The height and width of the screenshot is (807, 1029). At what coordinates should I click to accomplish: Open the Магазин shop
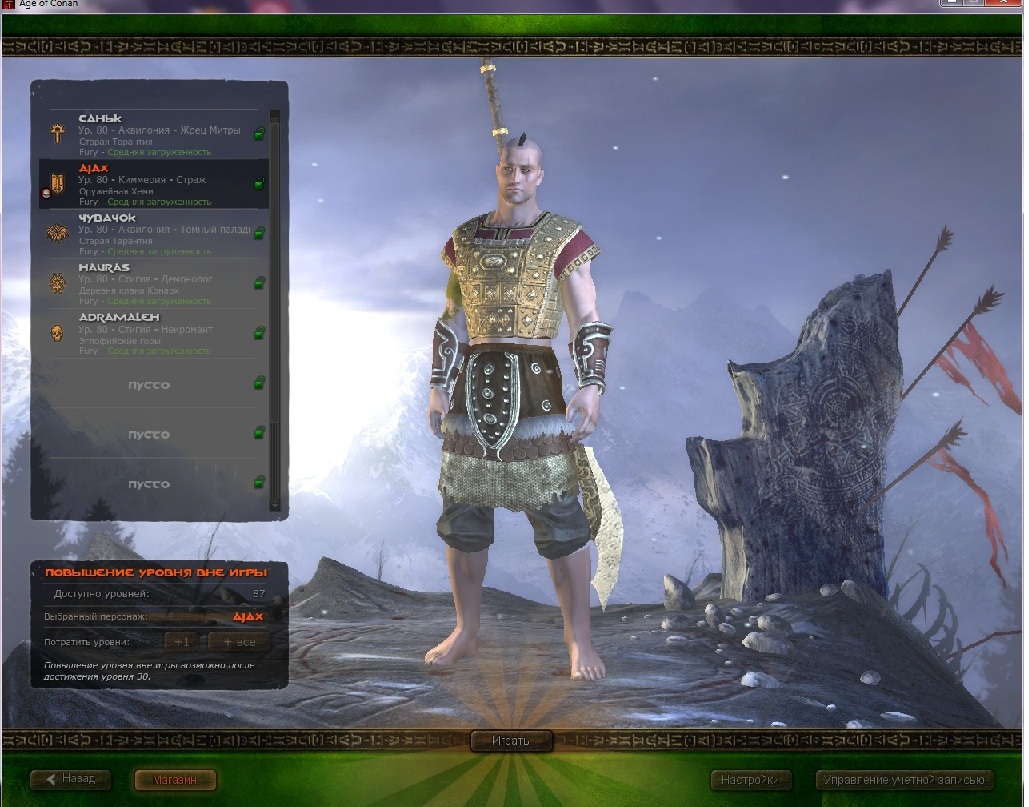click(174, 779)
